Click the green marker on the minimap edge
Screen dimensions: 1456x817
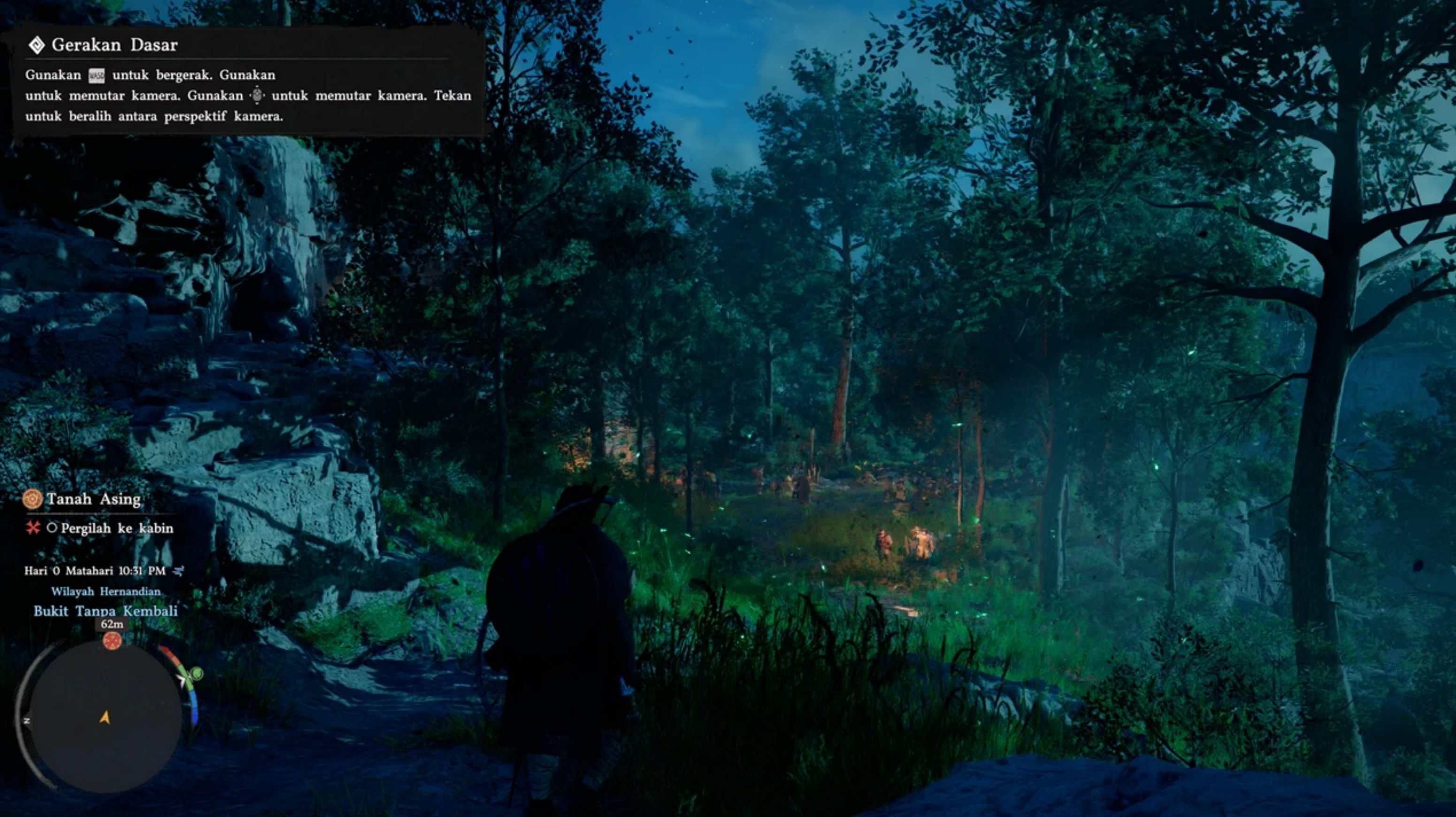click(x=196, y=673)
